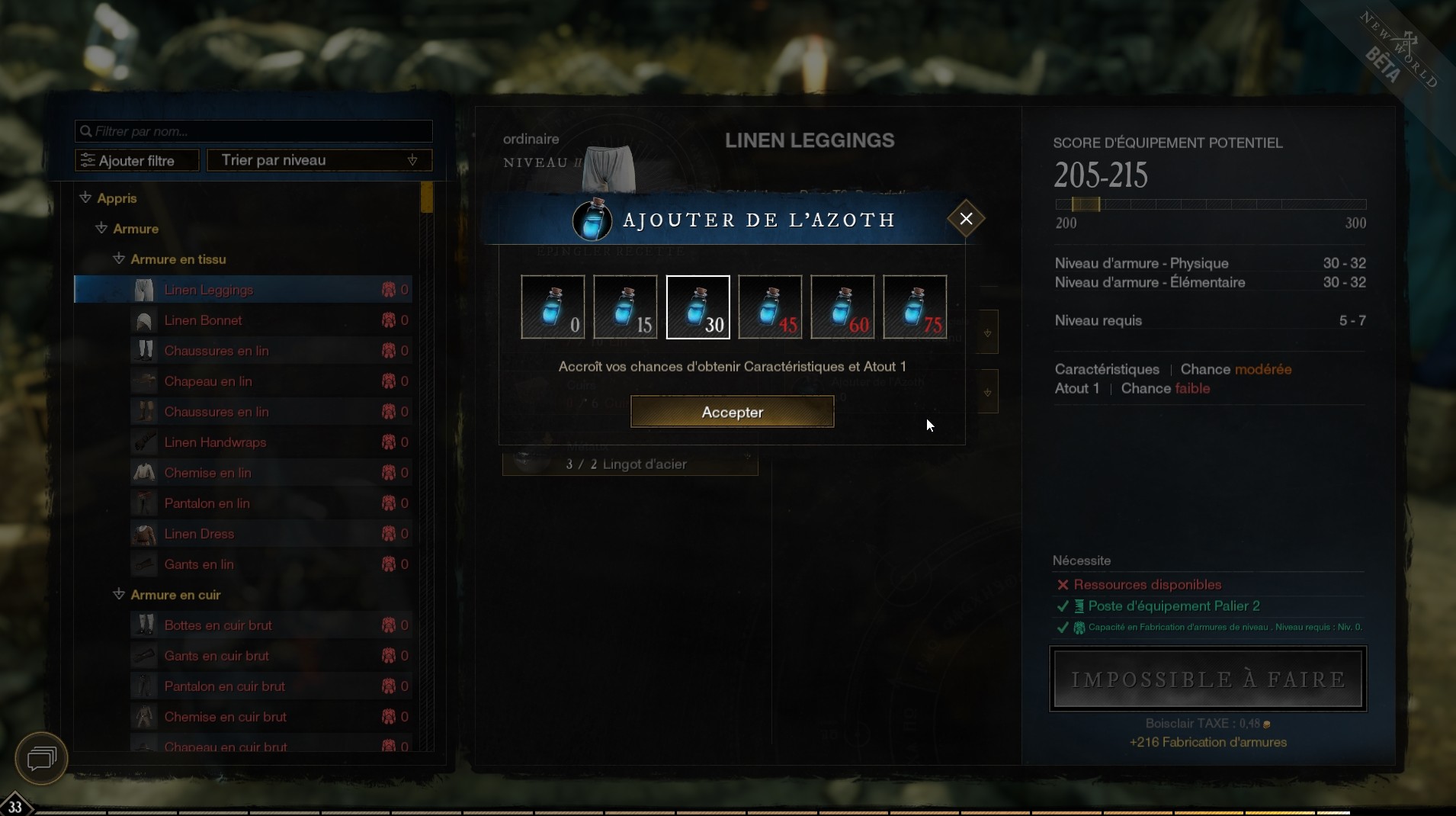The width and height of the screenshot is (1456, 816).
Task: Select the 30 Azoth amount
Action: click(698, 307)
